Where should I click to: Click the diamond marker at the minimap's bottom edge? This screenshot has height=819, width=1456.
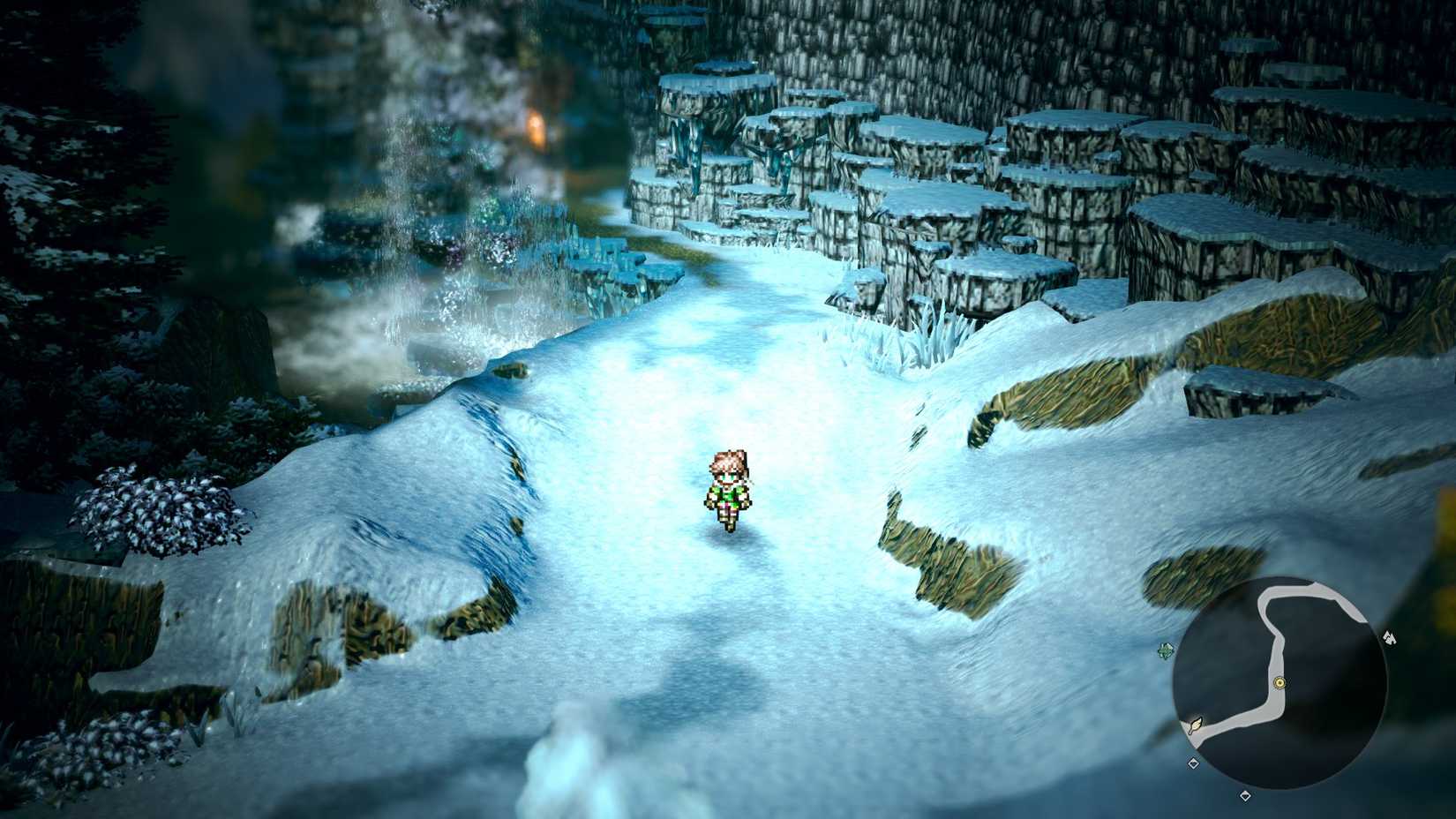(1246, 796)
